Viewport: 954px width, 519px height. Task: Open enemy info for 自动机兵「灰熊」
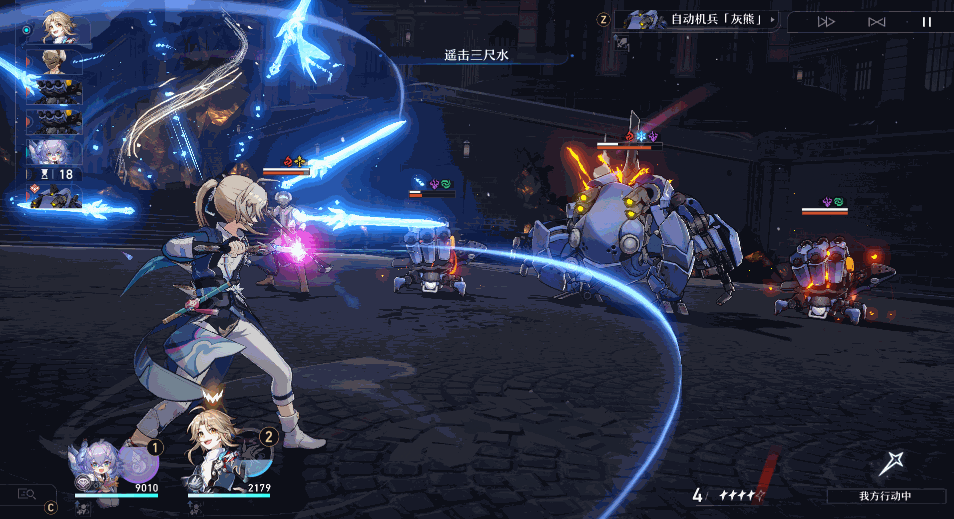[699, 19]
